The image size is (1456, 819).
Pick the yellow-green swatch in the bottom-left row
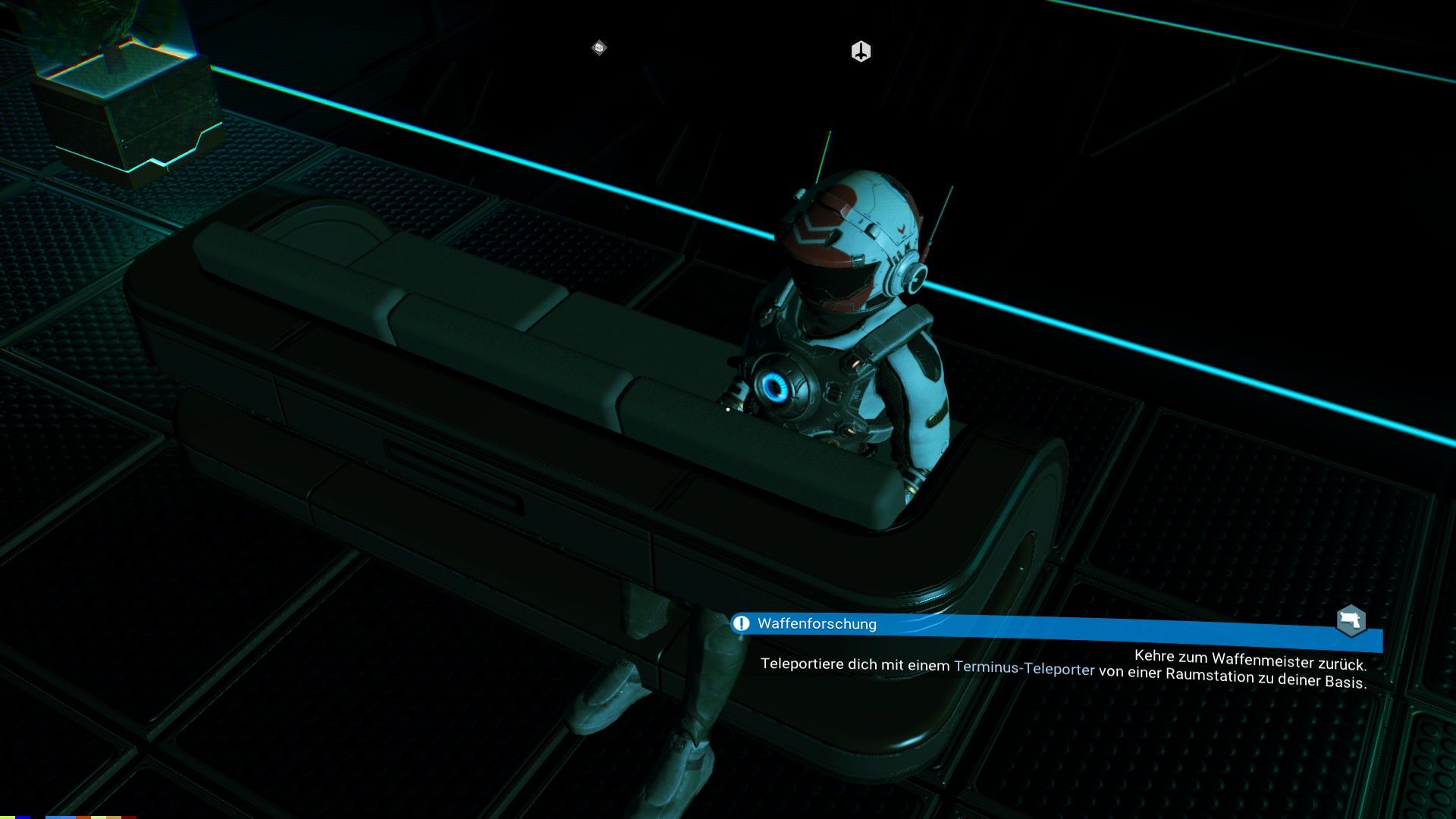click(x=6, y=816)
